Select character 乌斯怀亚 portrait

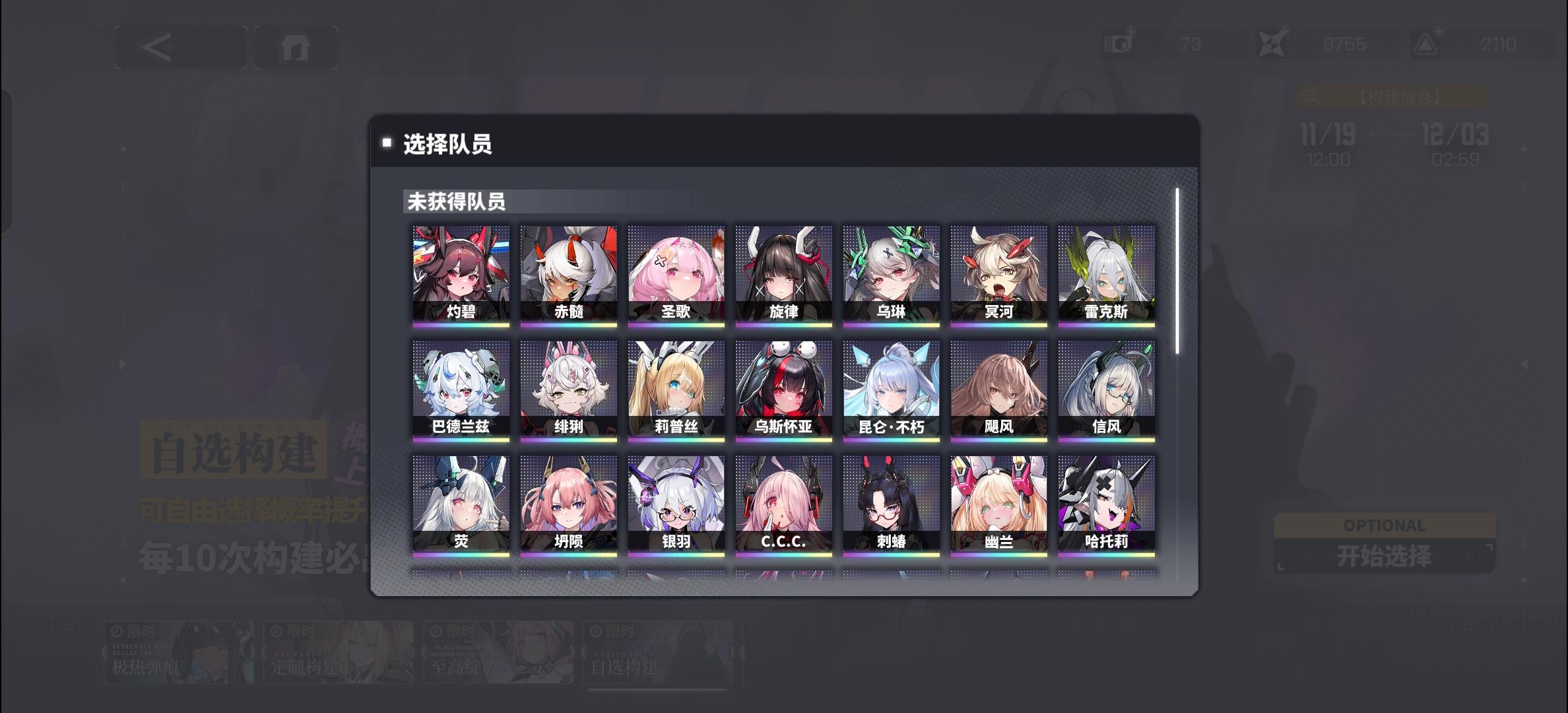click(783, 388)
